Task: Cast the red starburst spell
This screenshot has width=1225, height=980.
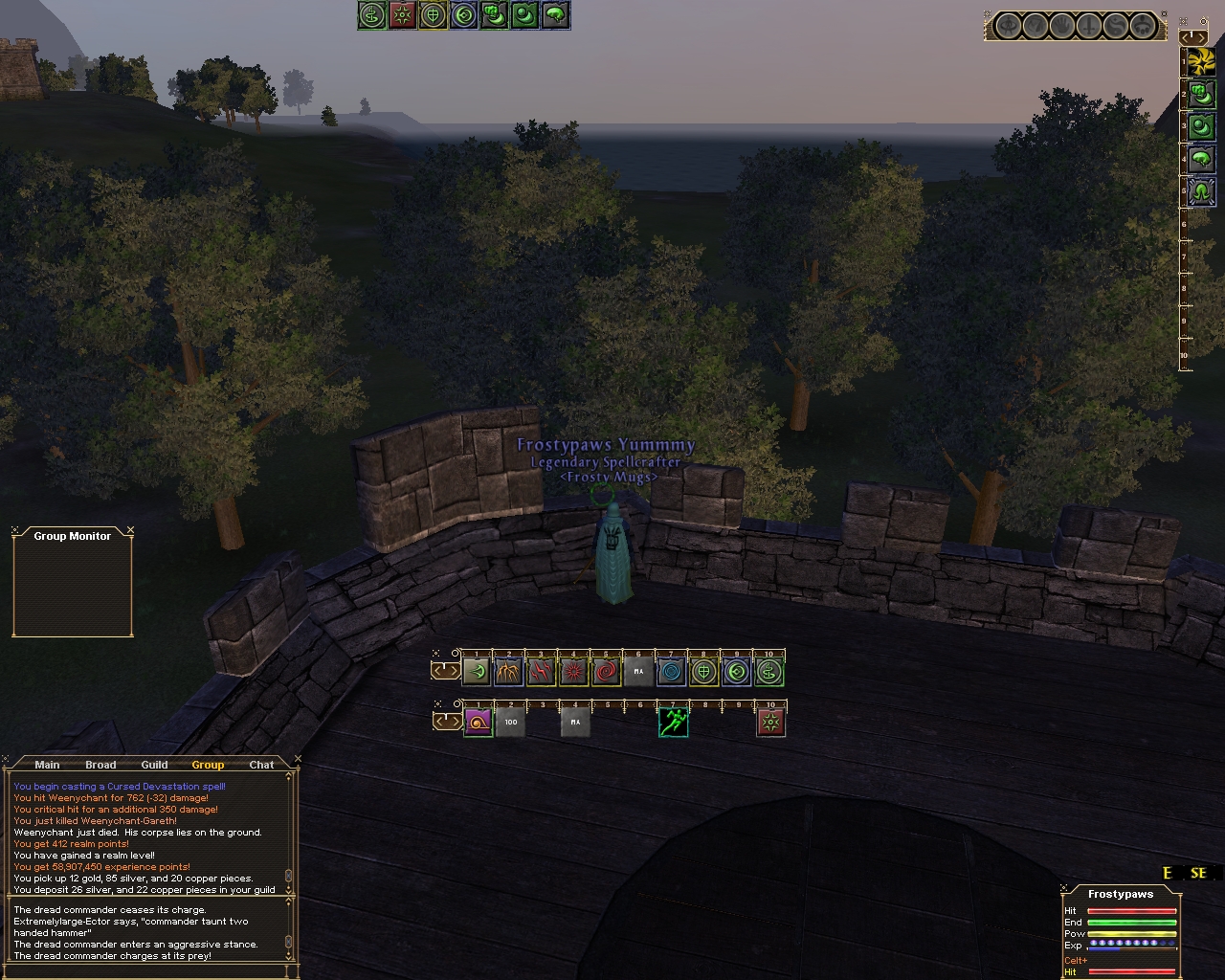Action: coord(574,672)
